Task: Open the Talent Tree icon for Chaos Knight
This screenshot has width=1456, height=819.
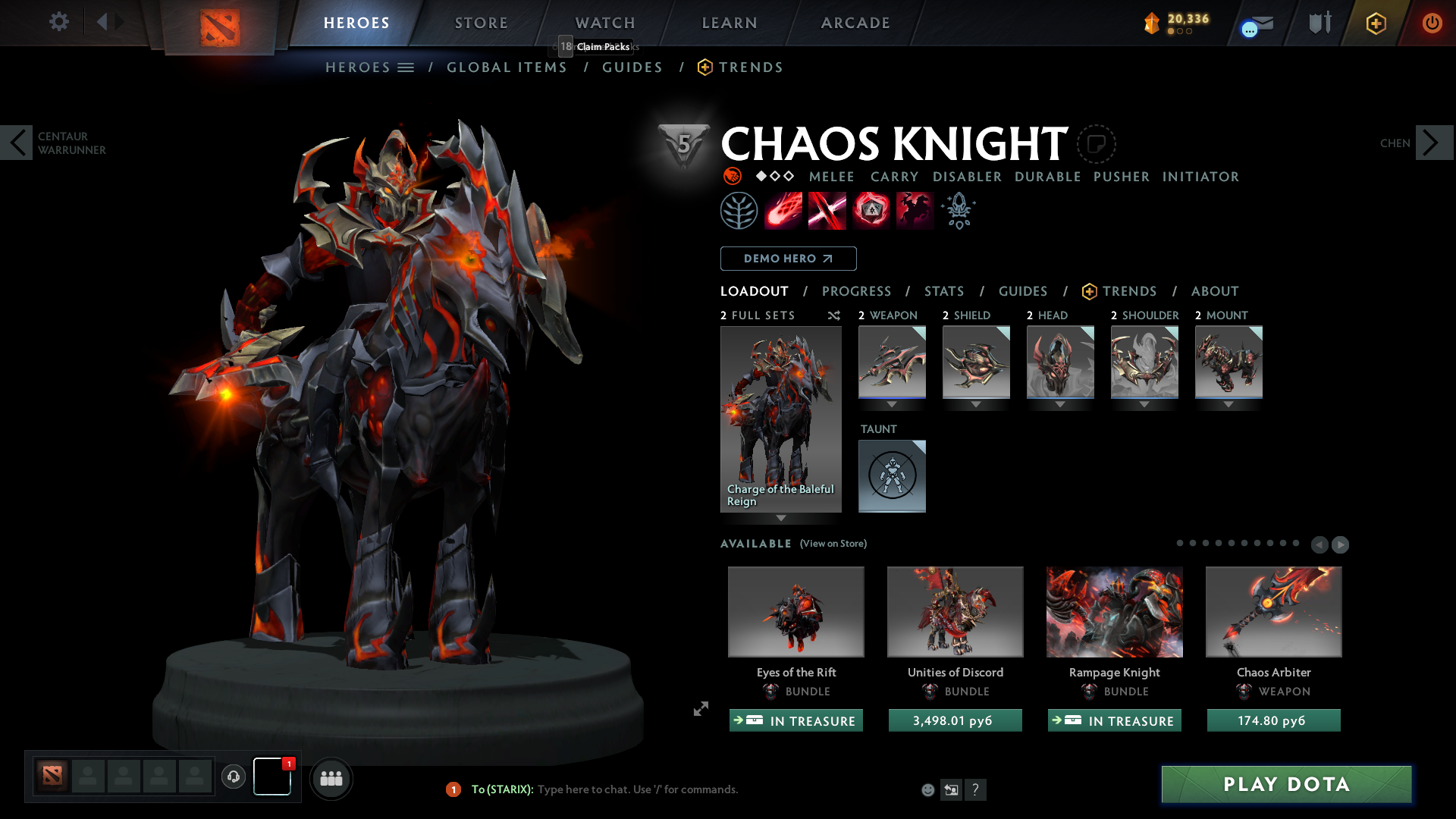Action: pyautogui.click(x=739, y=210)
